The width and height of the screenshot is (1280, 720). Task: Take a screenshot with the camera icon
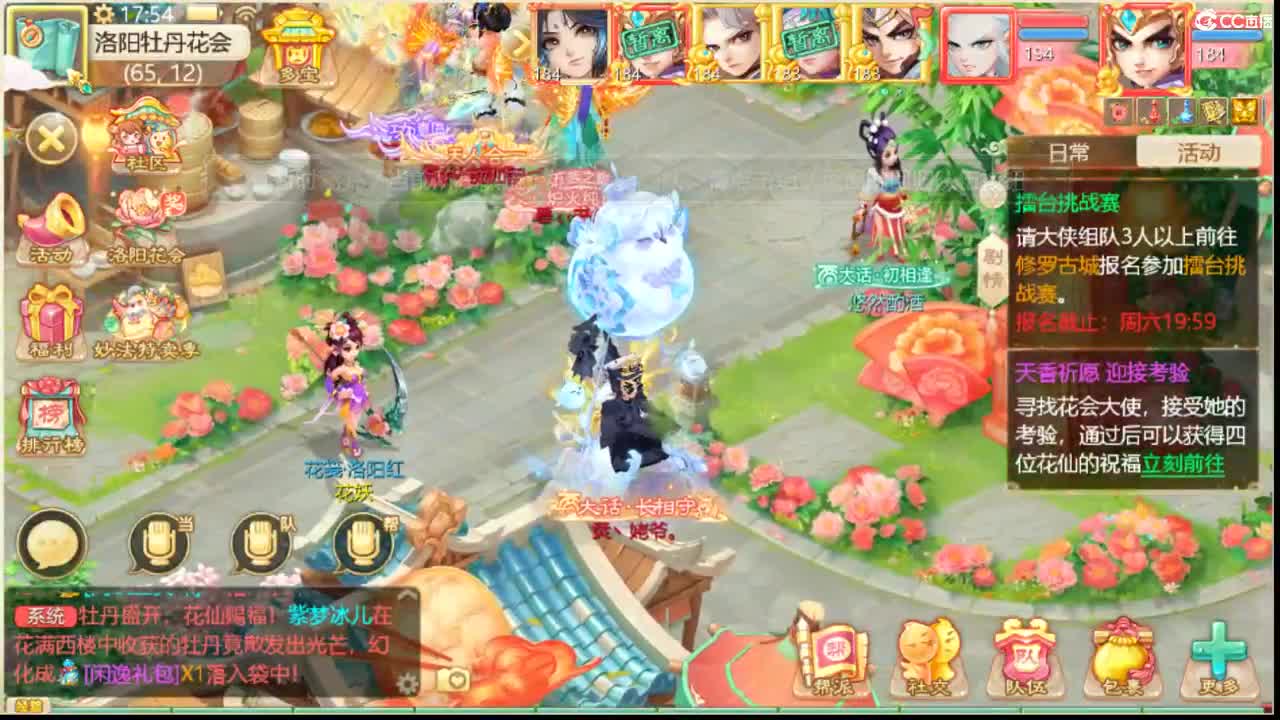click(x=452, y=679)
